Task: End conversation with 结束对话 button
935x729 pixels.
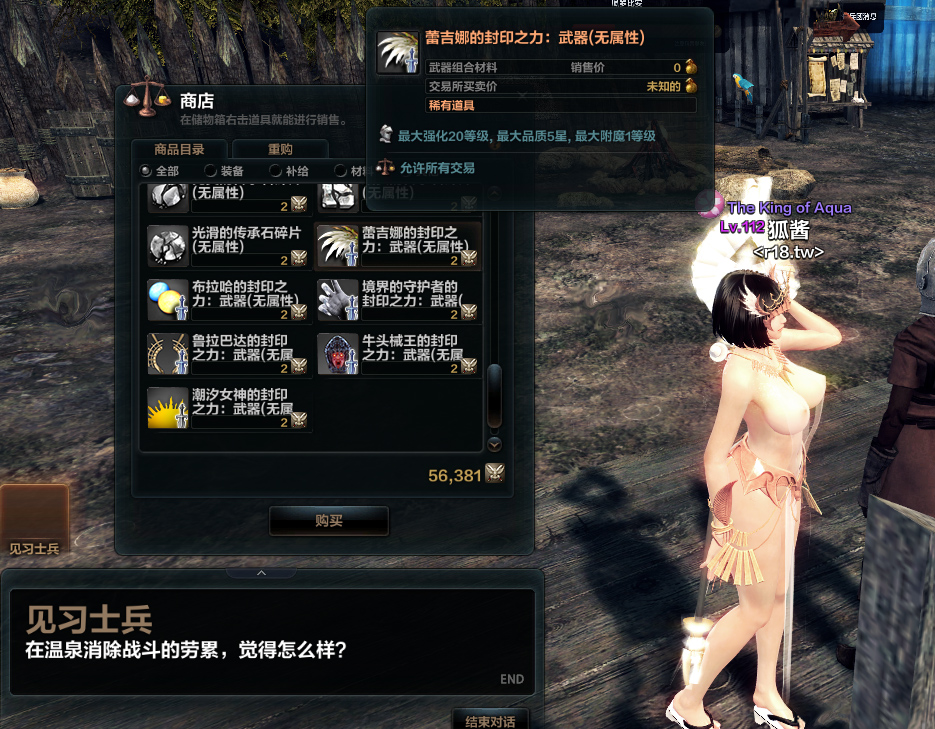Action: [490, 720]
